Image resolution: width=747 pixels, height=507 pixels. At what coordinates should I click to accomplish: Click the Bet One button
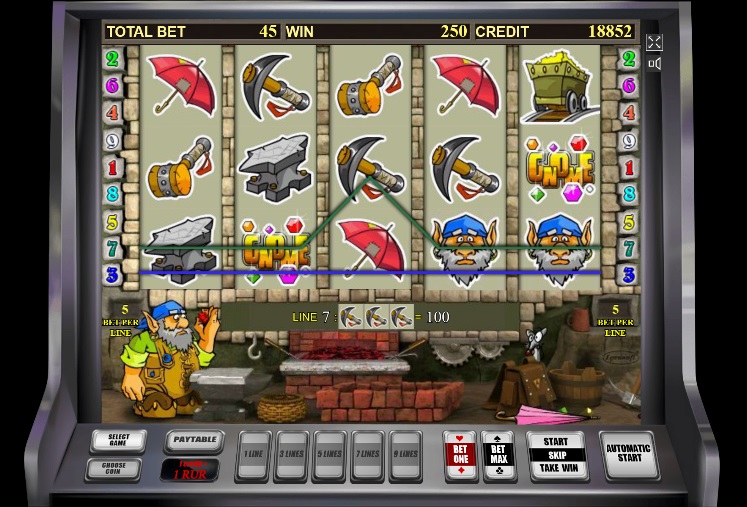tap(460, 455)
